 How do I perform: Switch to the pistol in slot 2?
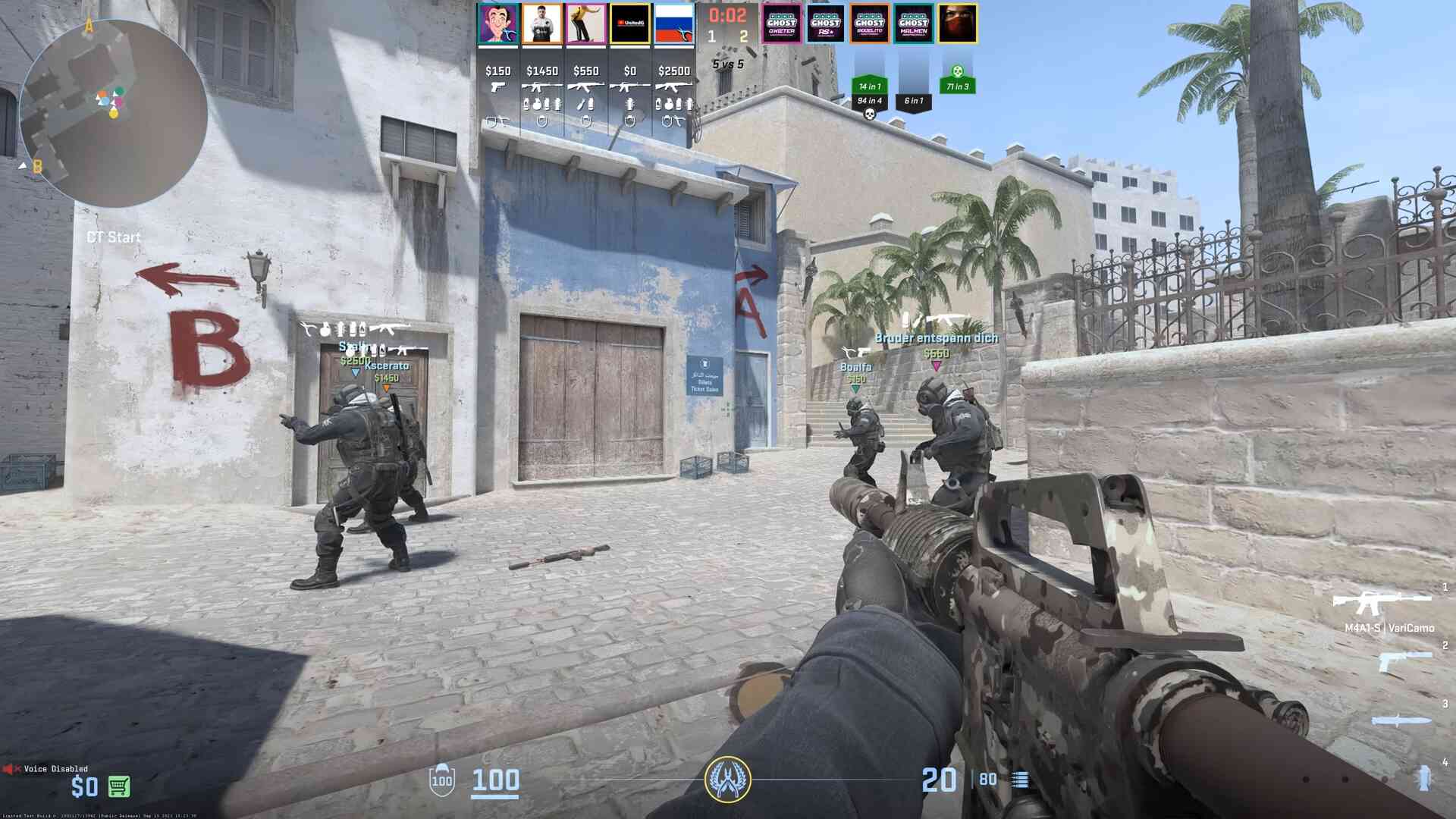point(1404,661)
